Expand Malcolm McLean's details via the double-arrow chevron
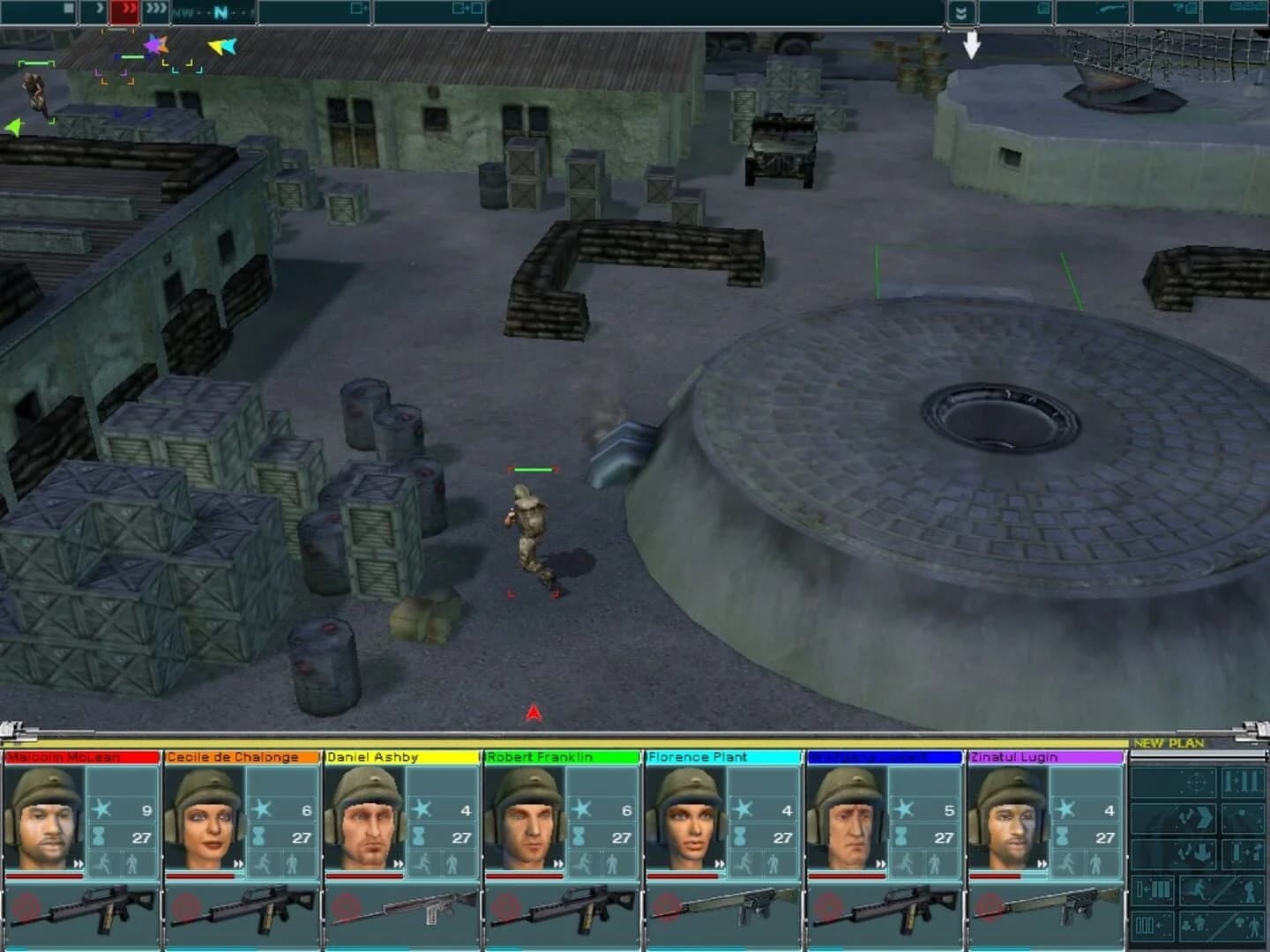 coord(78,863)
